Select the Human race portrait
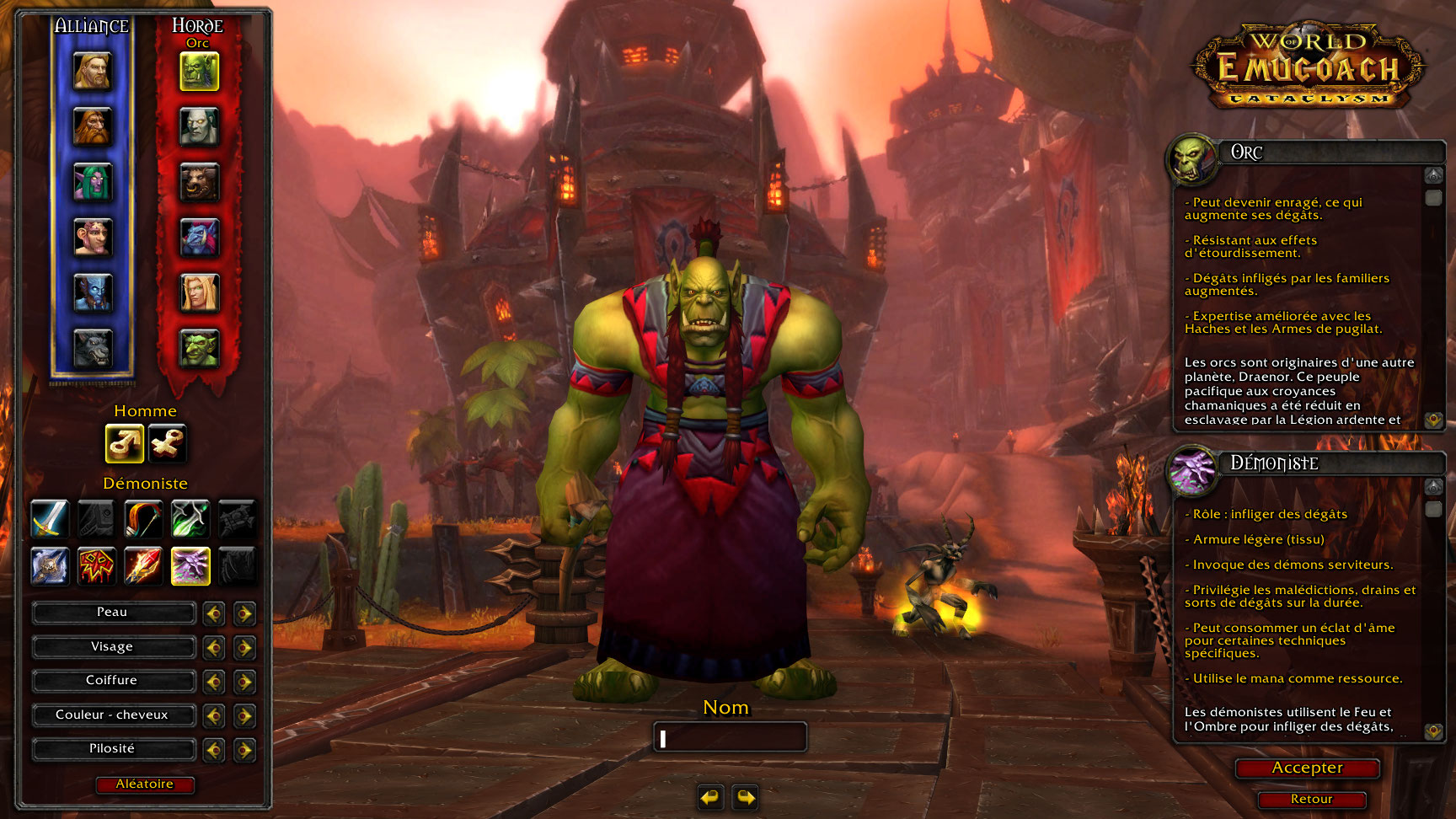Screen dimensions: 1456x819 (92, 72)
